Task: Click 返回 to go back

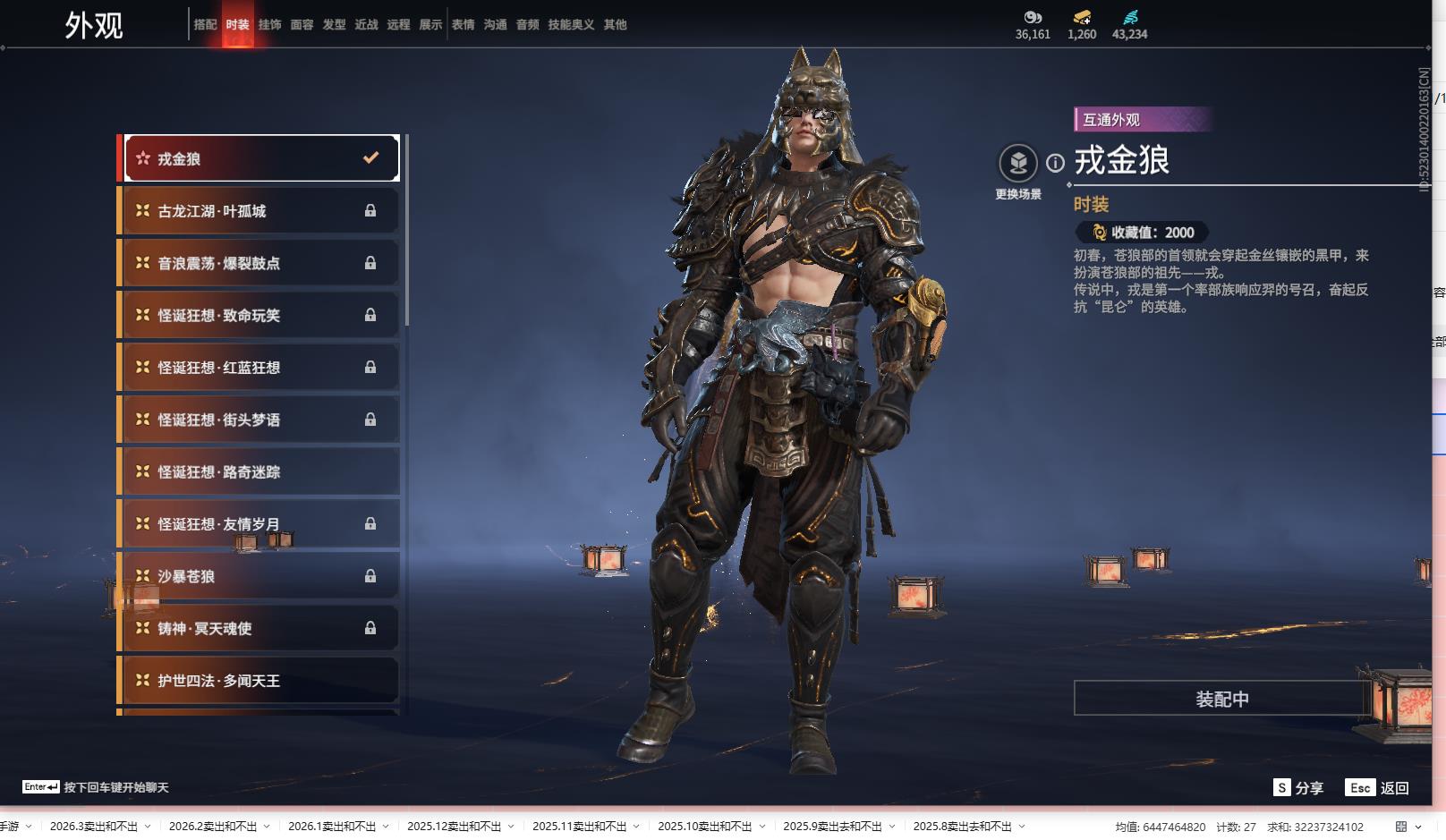Action: [x=1378, y=787]
